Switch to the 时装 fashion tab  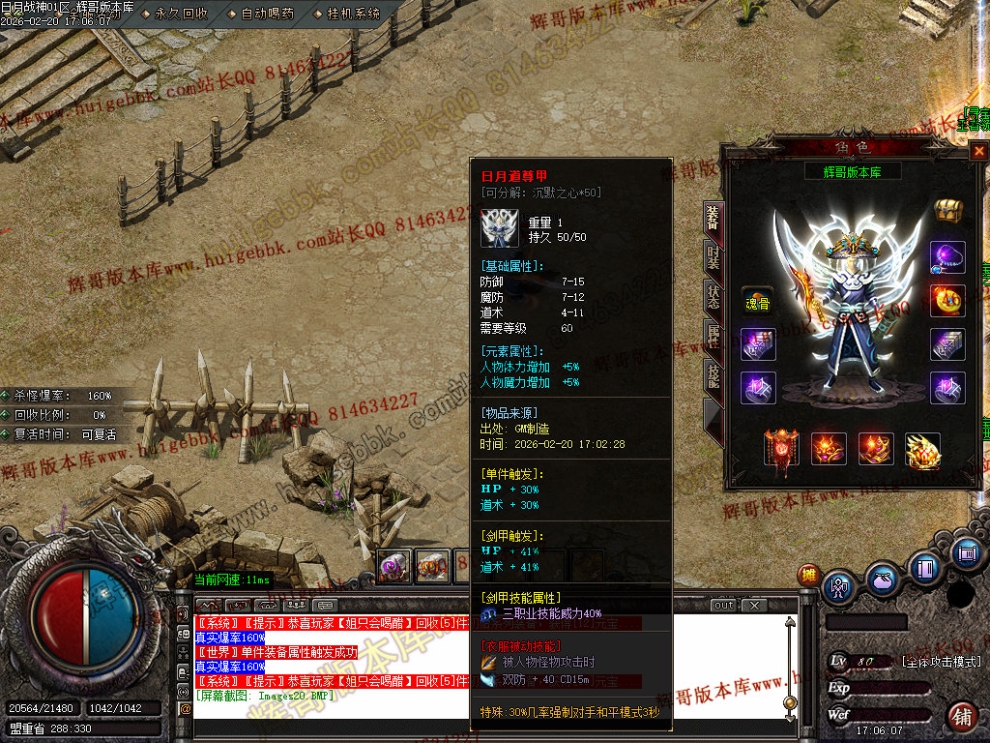[x=713, y=256]
